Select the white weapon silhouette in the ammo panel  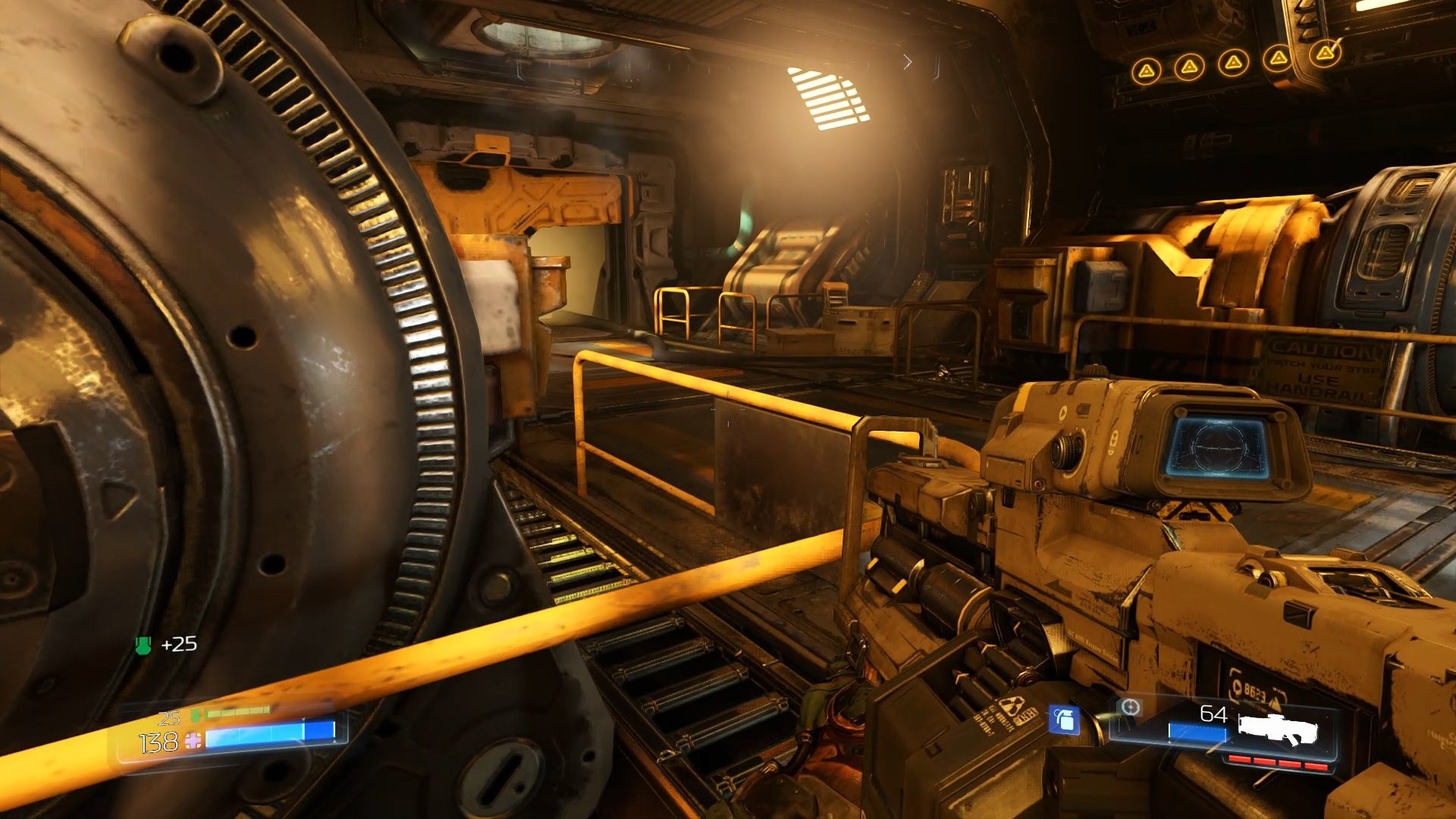pos(1276,728)
